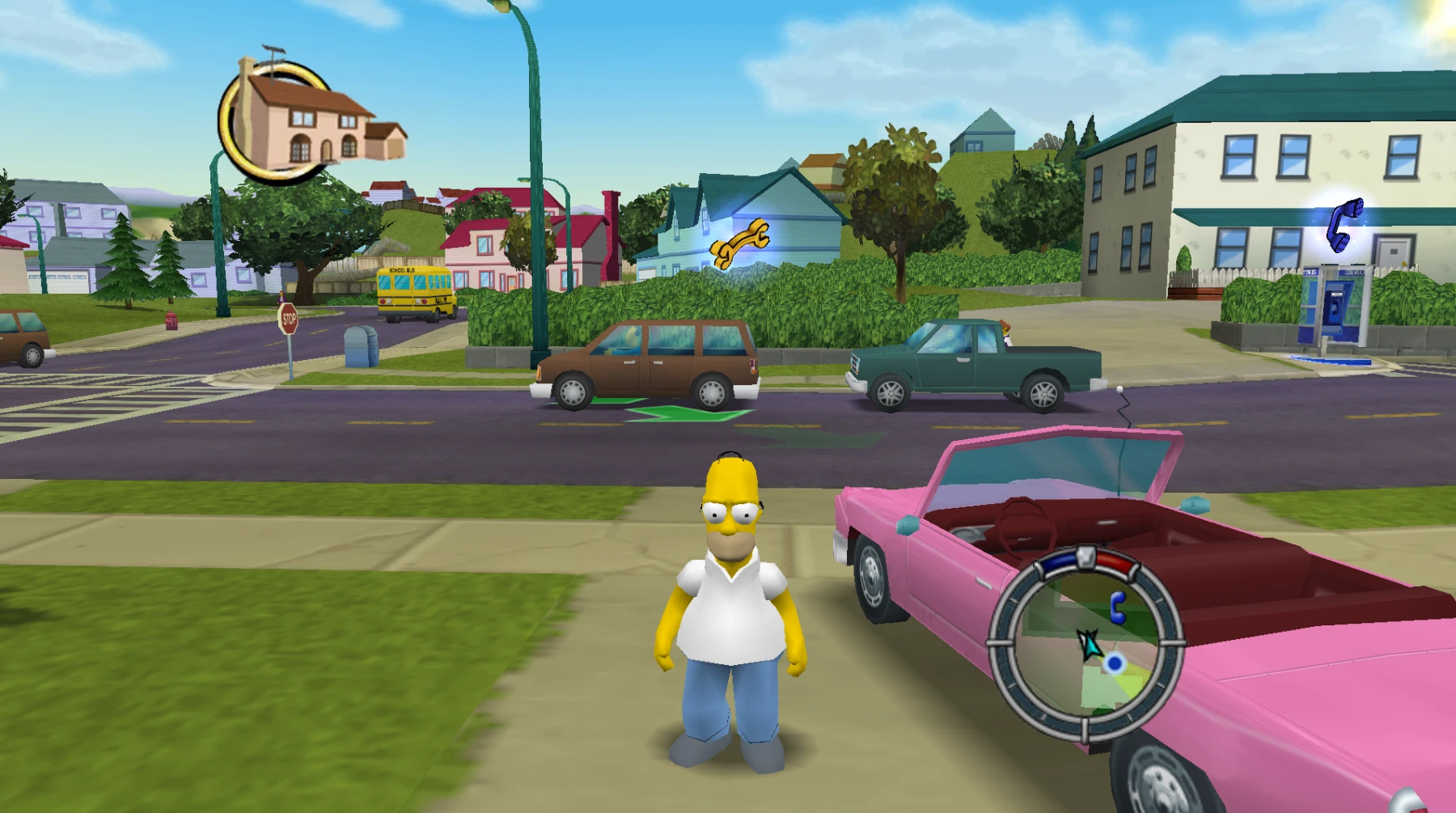Click the antenna on the mission house icon
Image resolution: width=1456 pixels, height=813 pixels.
[x=275, y=49]
